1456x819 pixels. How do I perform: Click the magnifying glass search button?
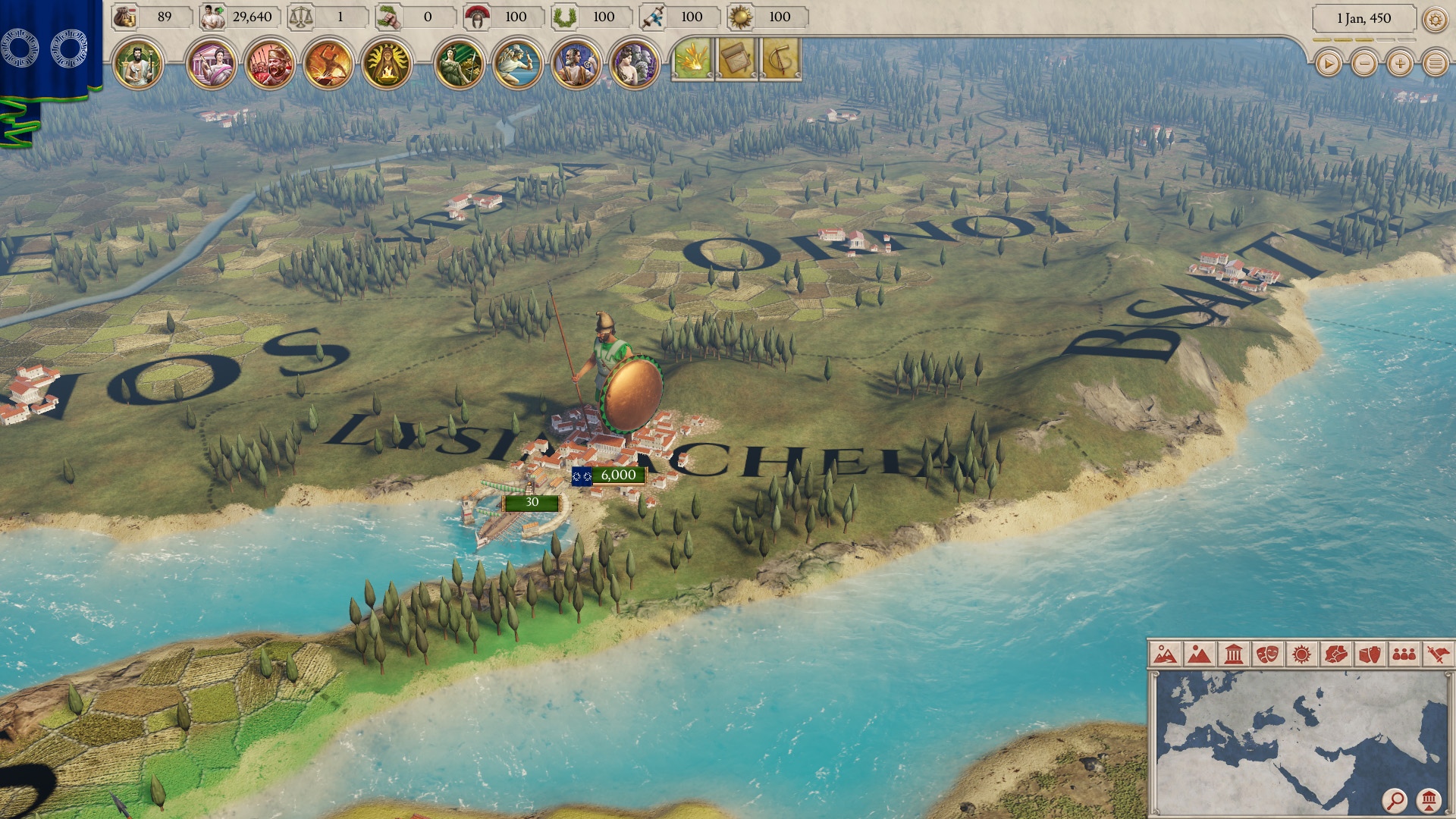[x=1395, y=799]
